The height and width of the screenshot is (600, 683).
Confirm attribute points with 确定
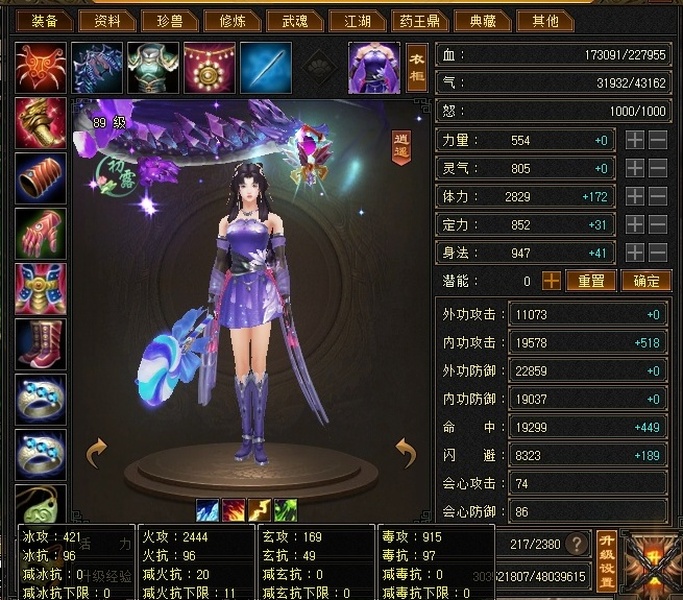(x=646, y=281)
